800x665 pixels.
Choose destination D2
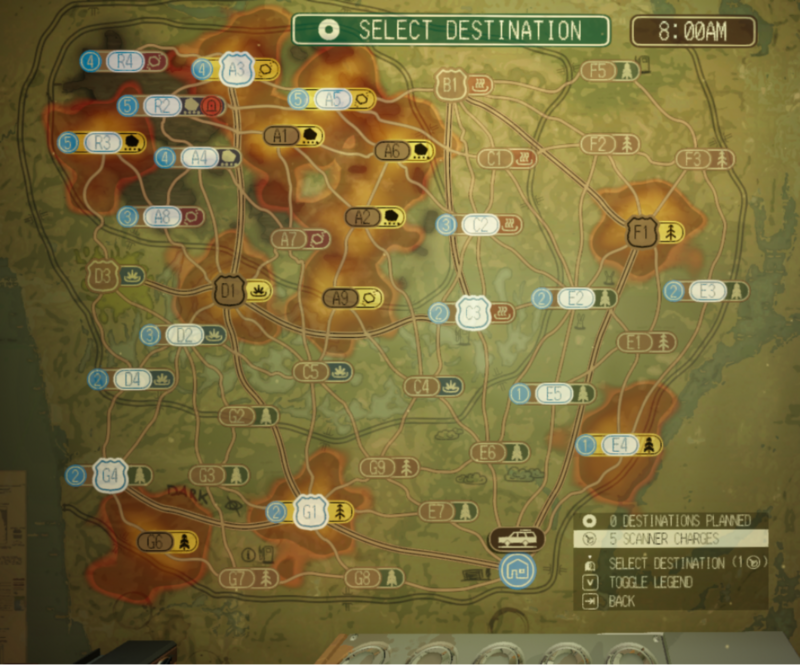[x=184, y=335]
